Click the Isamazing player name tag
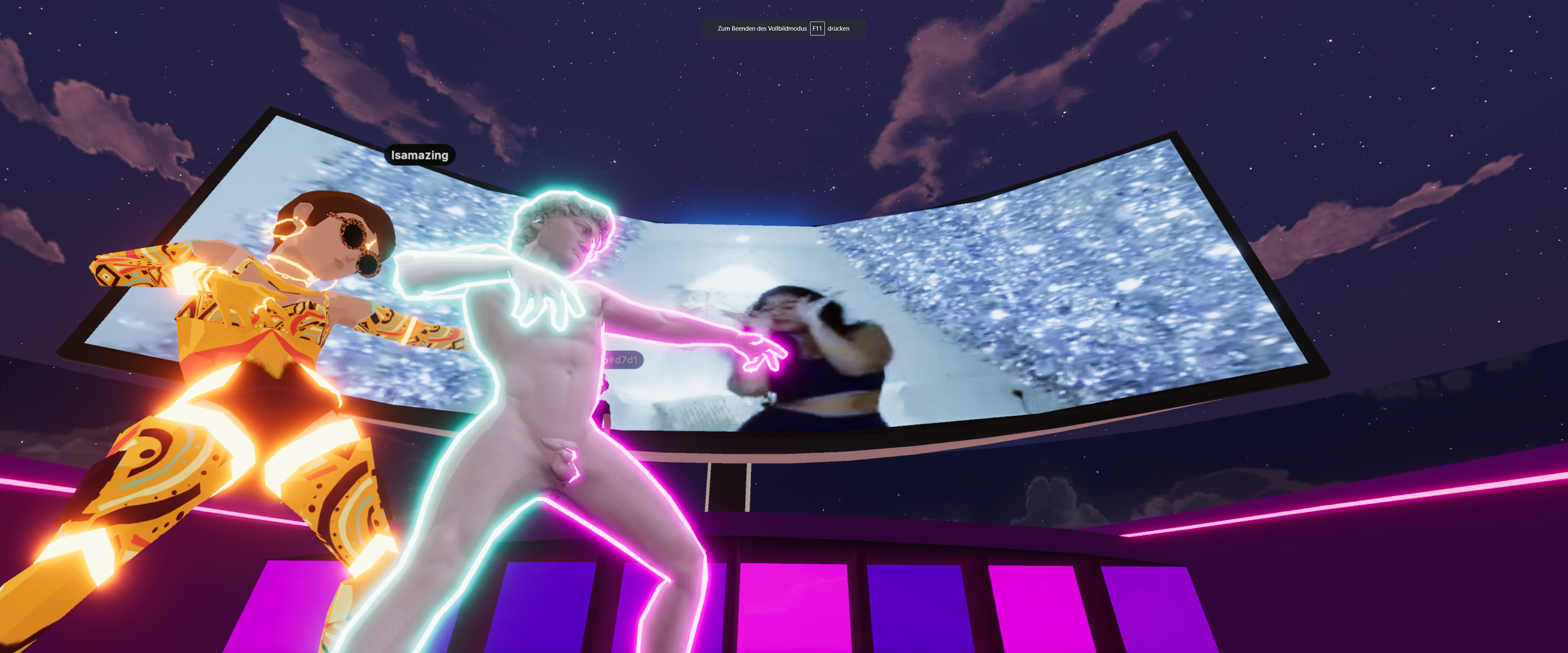 419,155
